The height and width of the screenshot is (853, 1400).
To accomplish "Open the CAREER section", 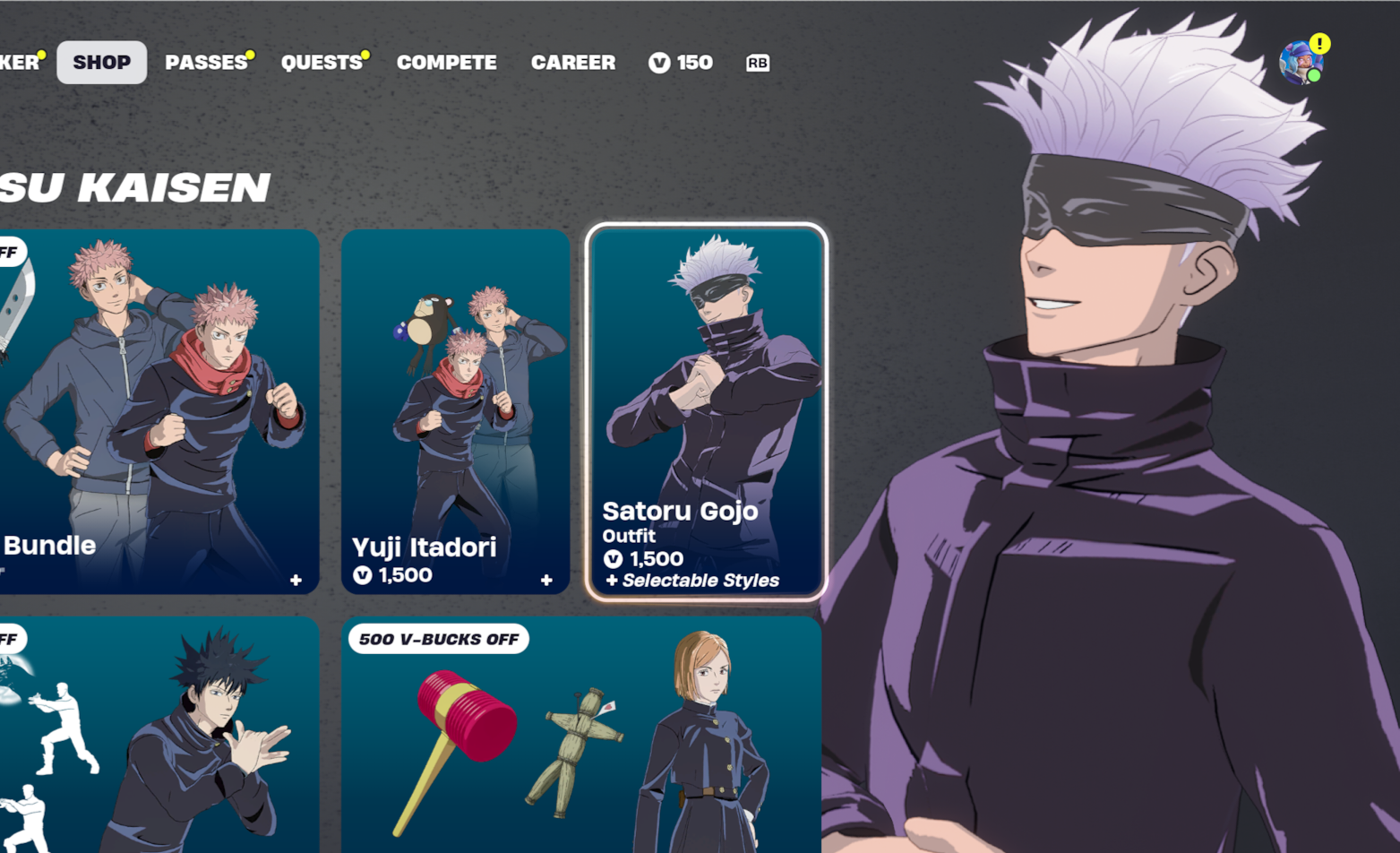I will point(573,62).
